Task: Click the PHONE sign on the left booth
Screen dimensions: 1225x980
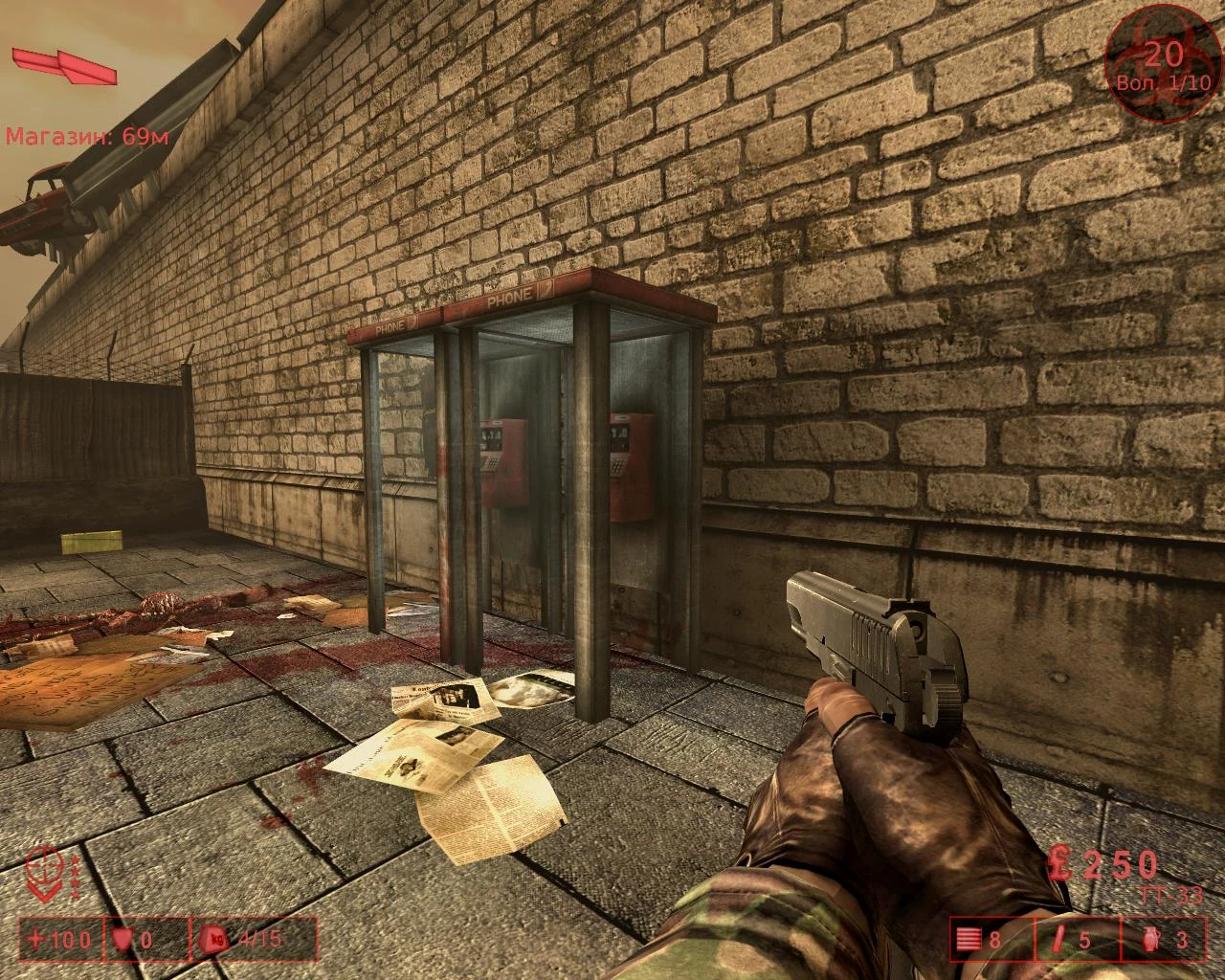Action: [x=391, y=326]
